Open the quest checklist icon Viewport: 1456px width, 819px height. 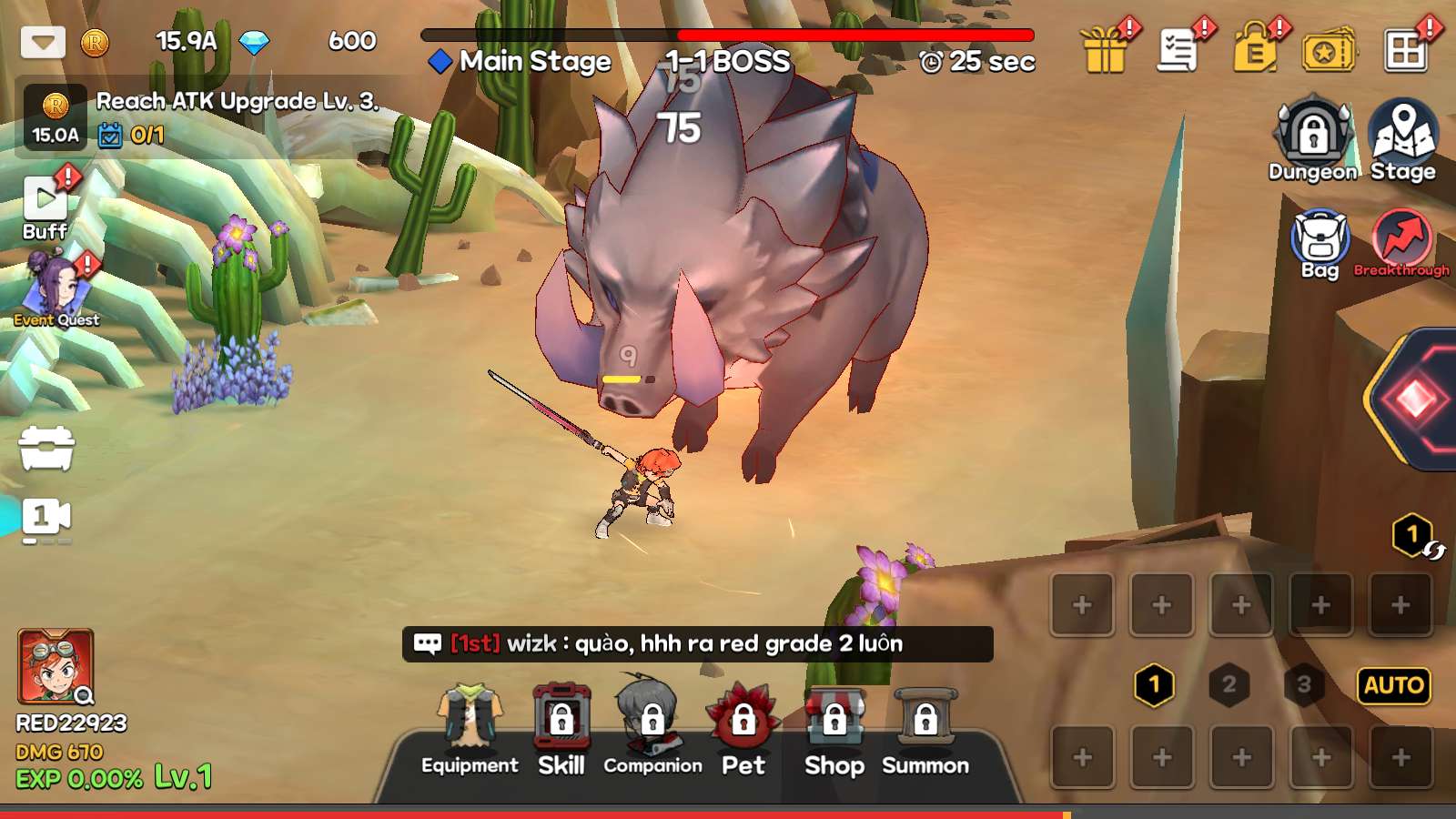click(x=1178, y=50)
